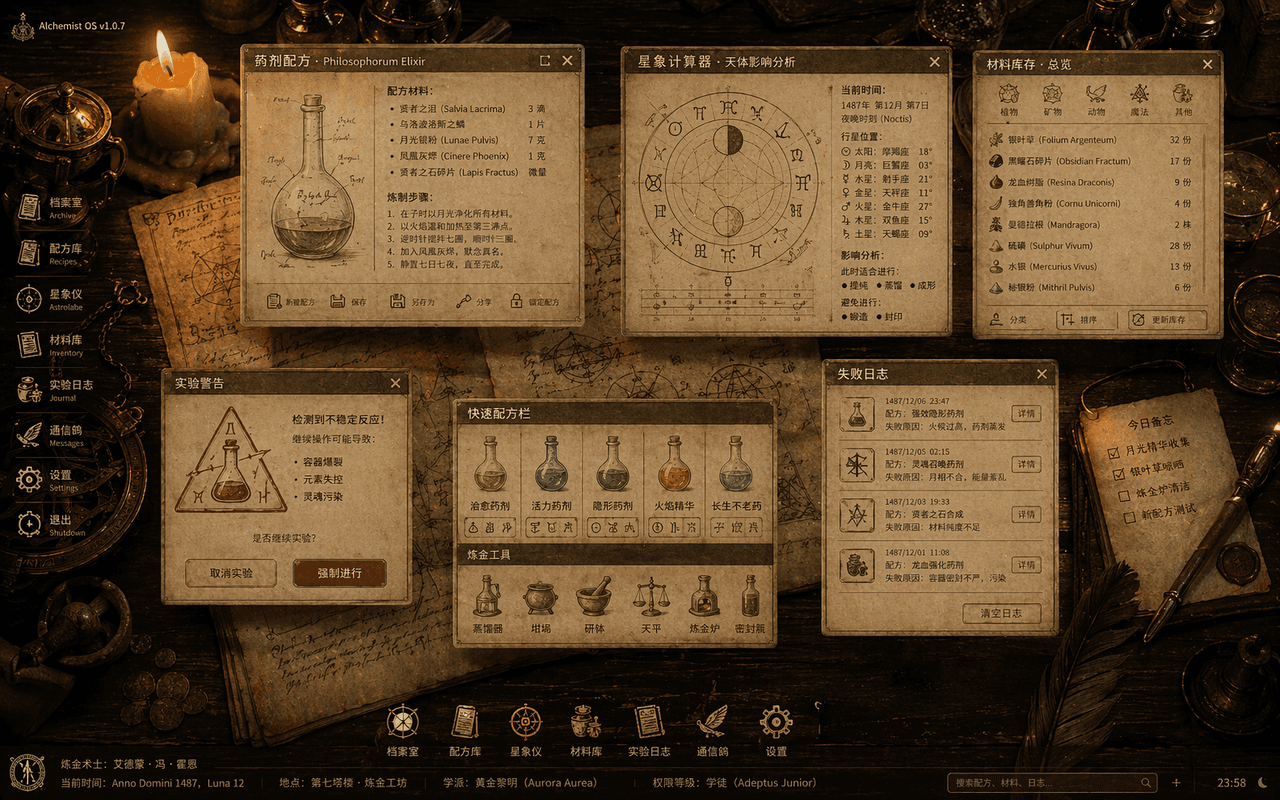Image resolution: width=1280 pixels, height=800 pixels.
Task: Click 锁定配方 to lock the recipe
Action: click(x=534, y=302)
